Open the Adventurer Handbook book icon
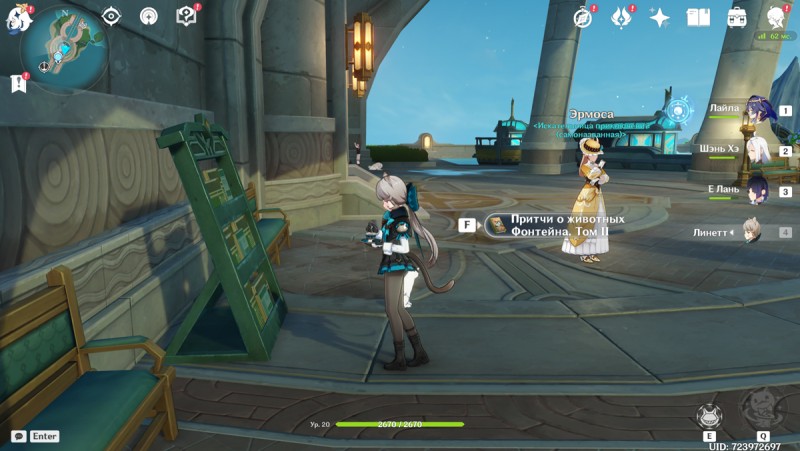 tap(698, 17)
